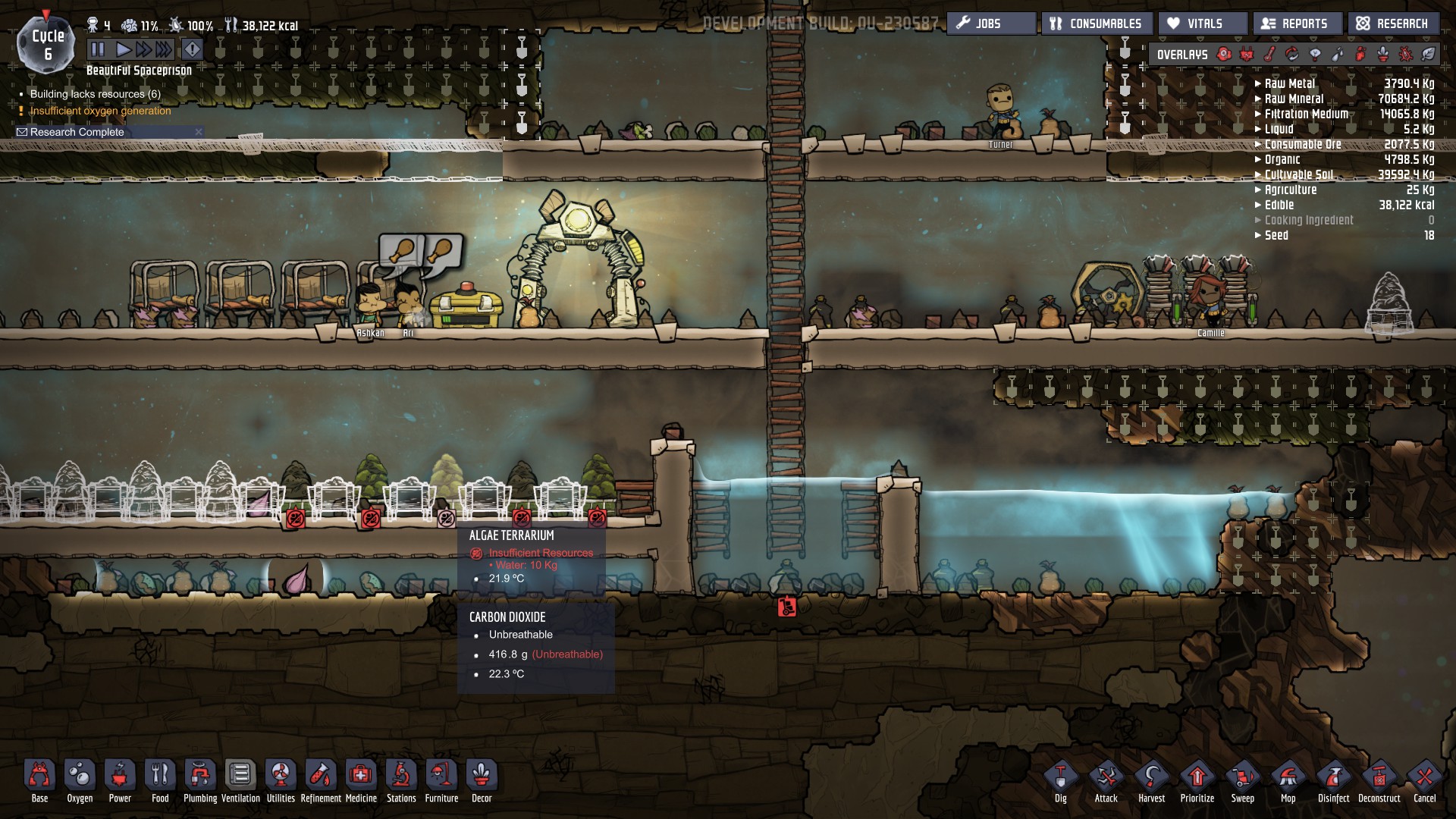Open the Research screen
1456x819 pixels.
click(x=1393, y=24)
